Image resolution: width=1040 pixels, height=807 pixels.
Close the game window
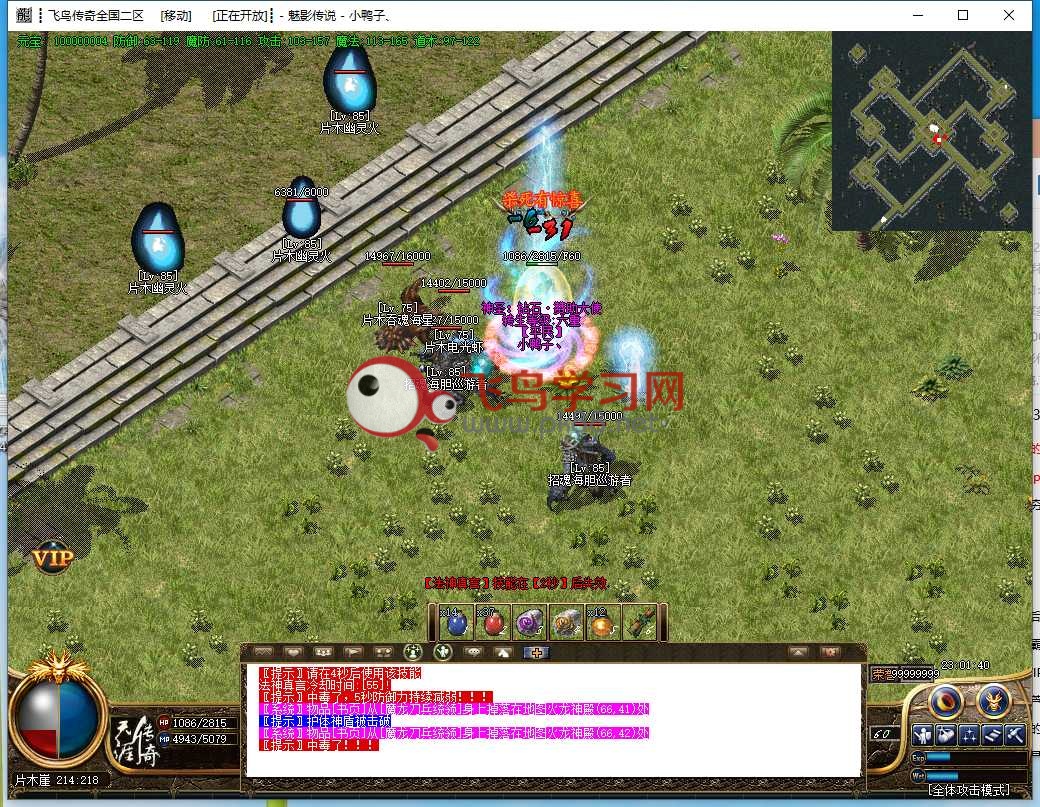click(1008, 15)
